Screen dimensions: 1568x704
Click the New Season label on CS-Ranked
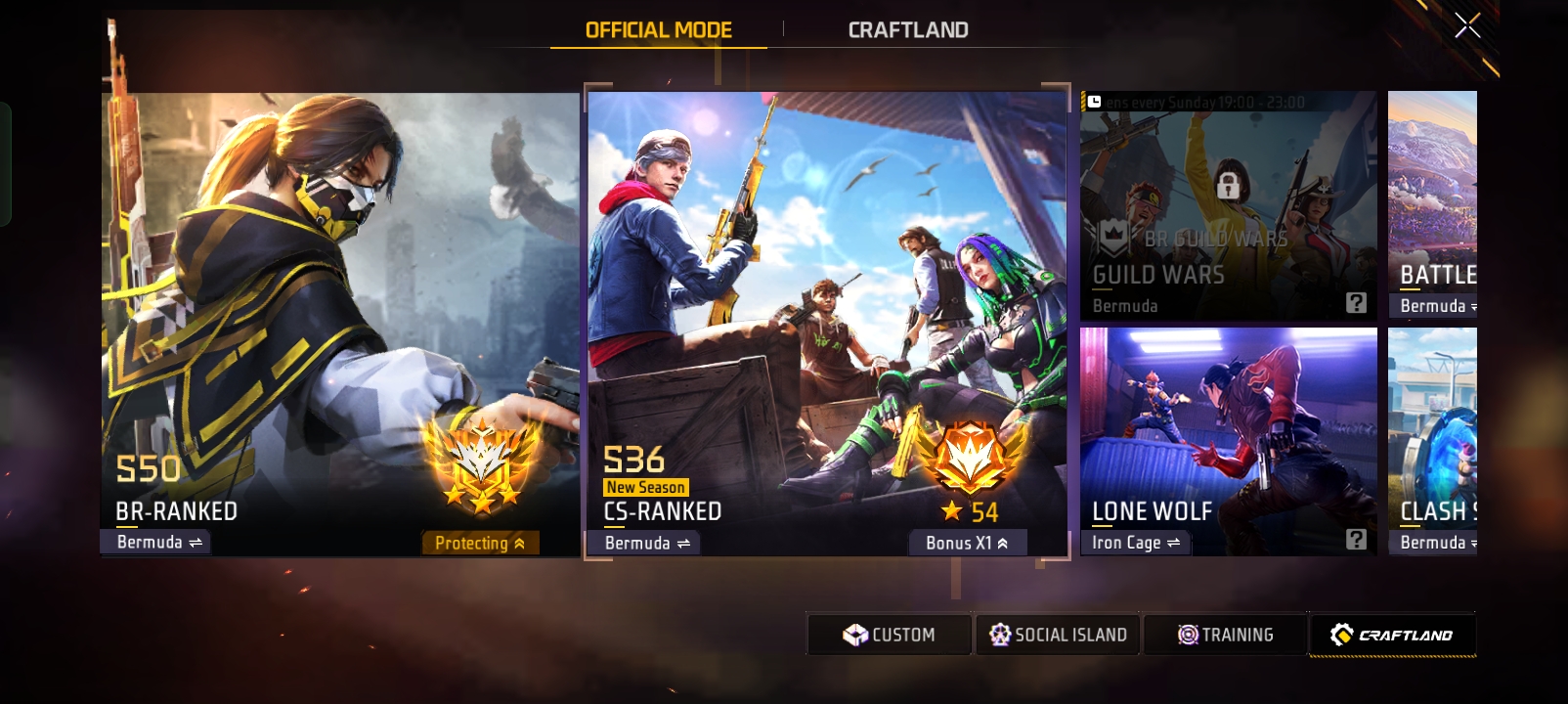644,486
